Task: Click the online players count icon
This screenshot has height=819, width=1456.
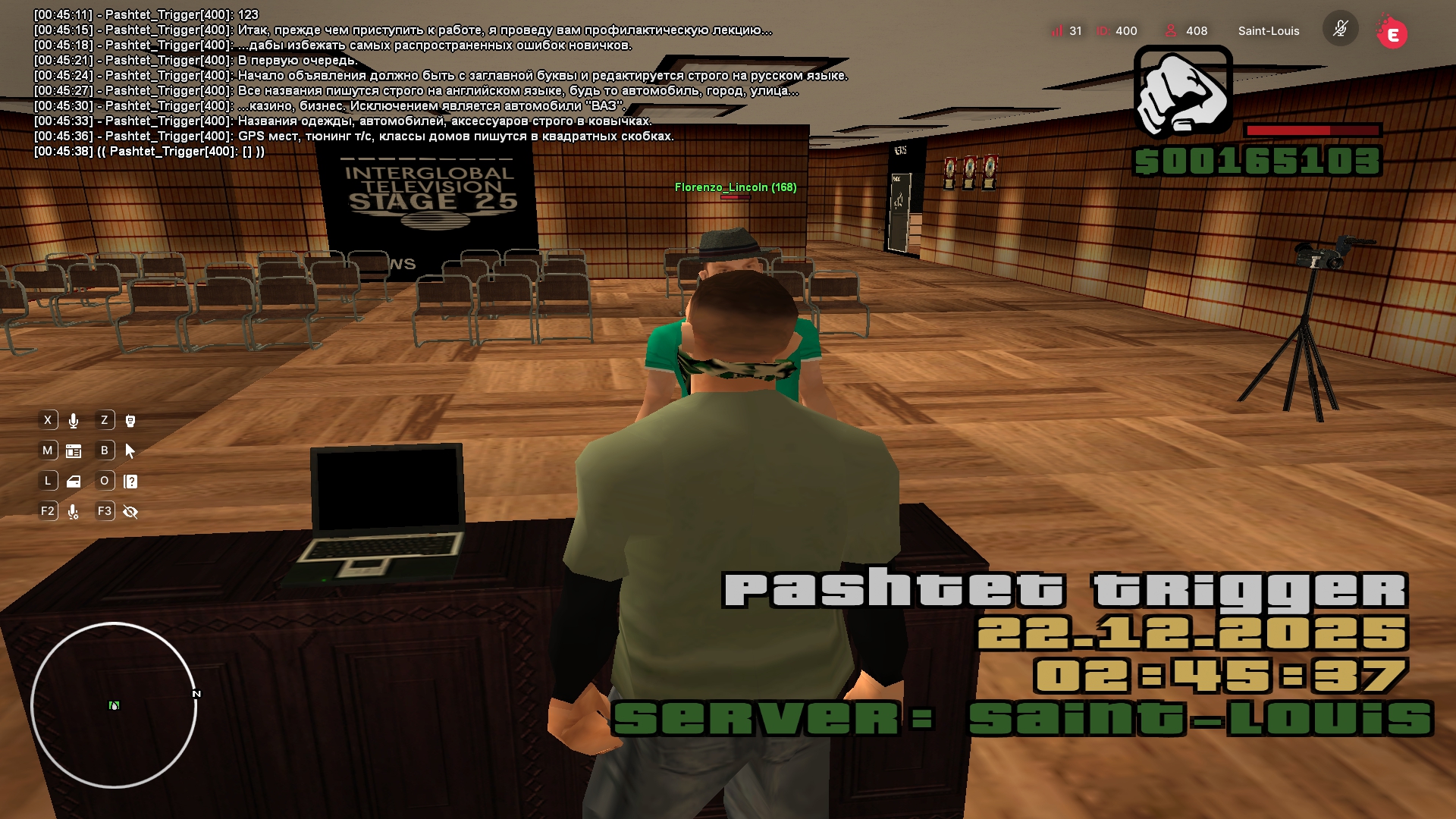Action: tap(1171, 31)
